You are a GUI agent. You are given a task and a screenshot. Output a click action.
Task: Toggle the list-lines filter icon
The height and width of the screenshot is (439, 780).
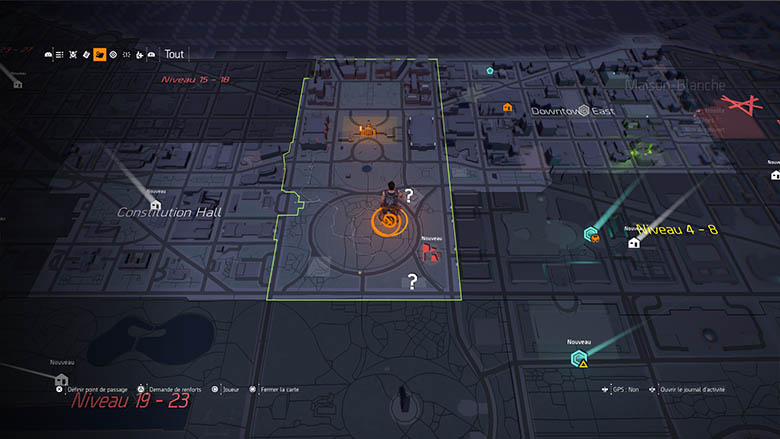61,55
